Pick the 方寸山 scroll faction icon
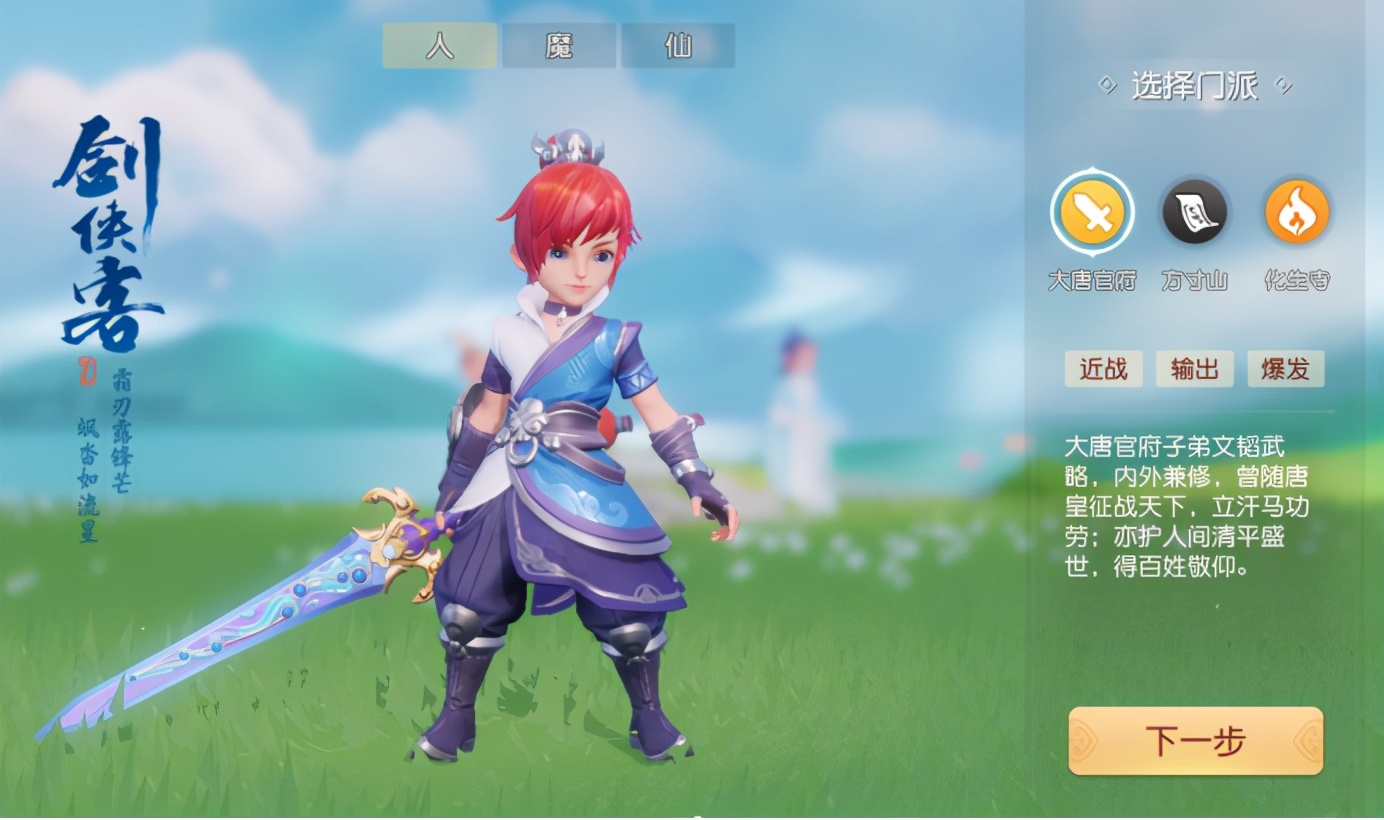This screenshot has width=1384, height=820. coord(1195,213)
